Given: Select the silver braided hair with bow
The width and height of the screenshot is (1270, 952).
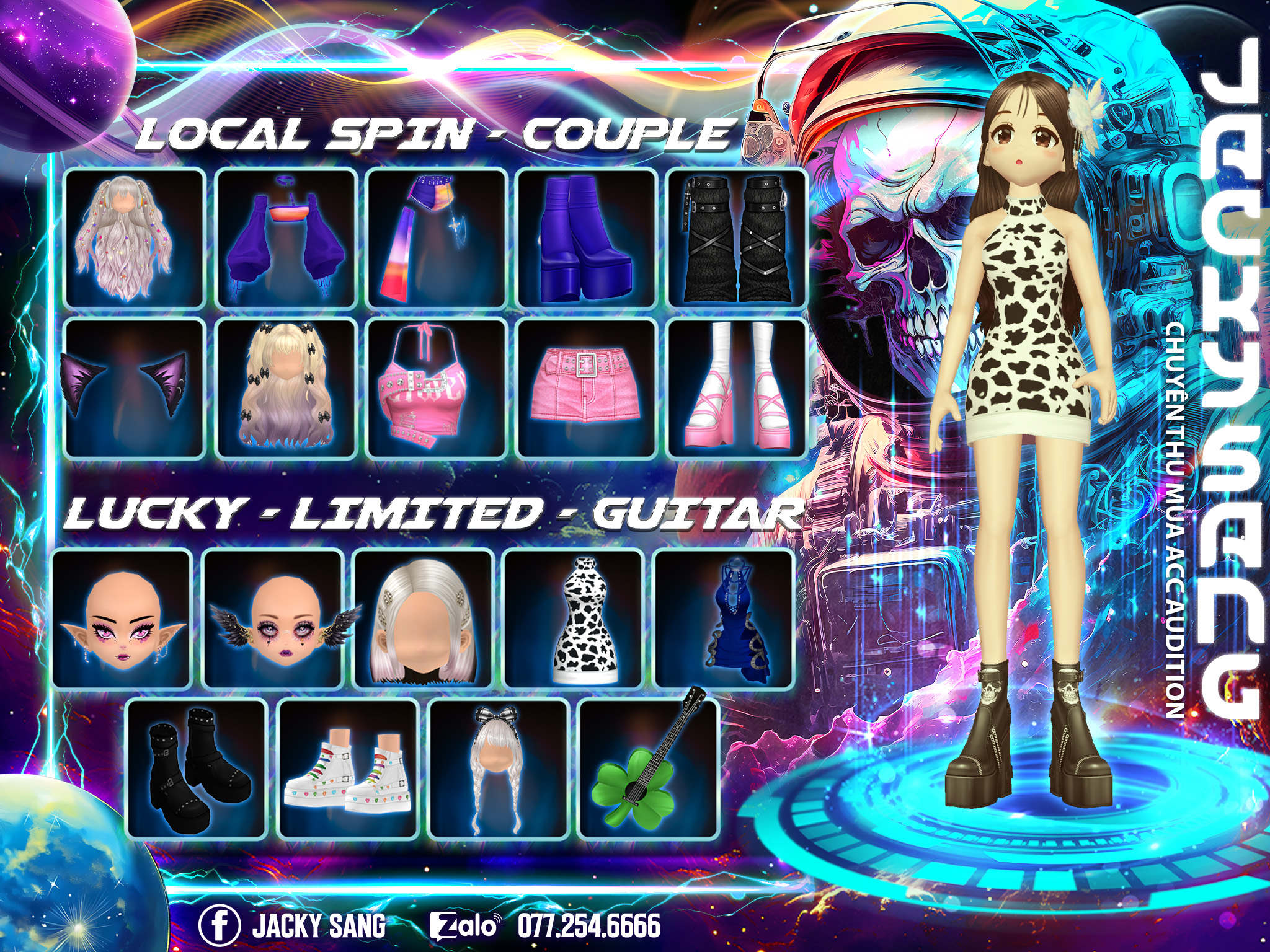Looking at the screenshot, I should pos(498,769).
